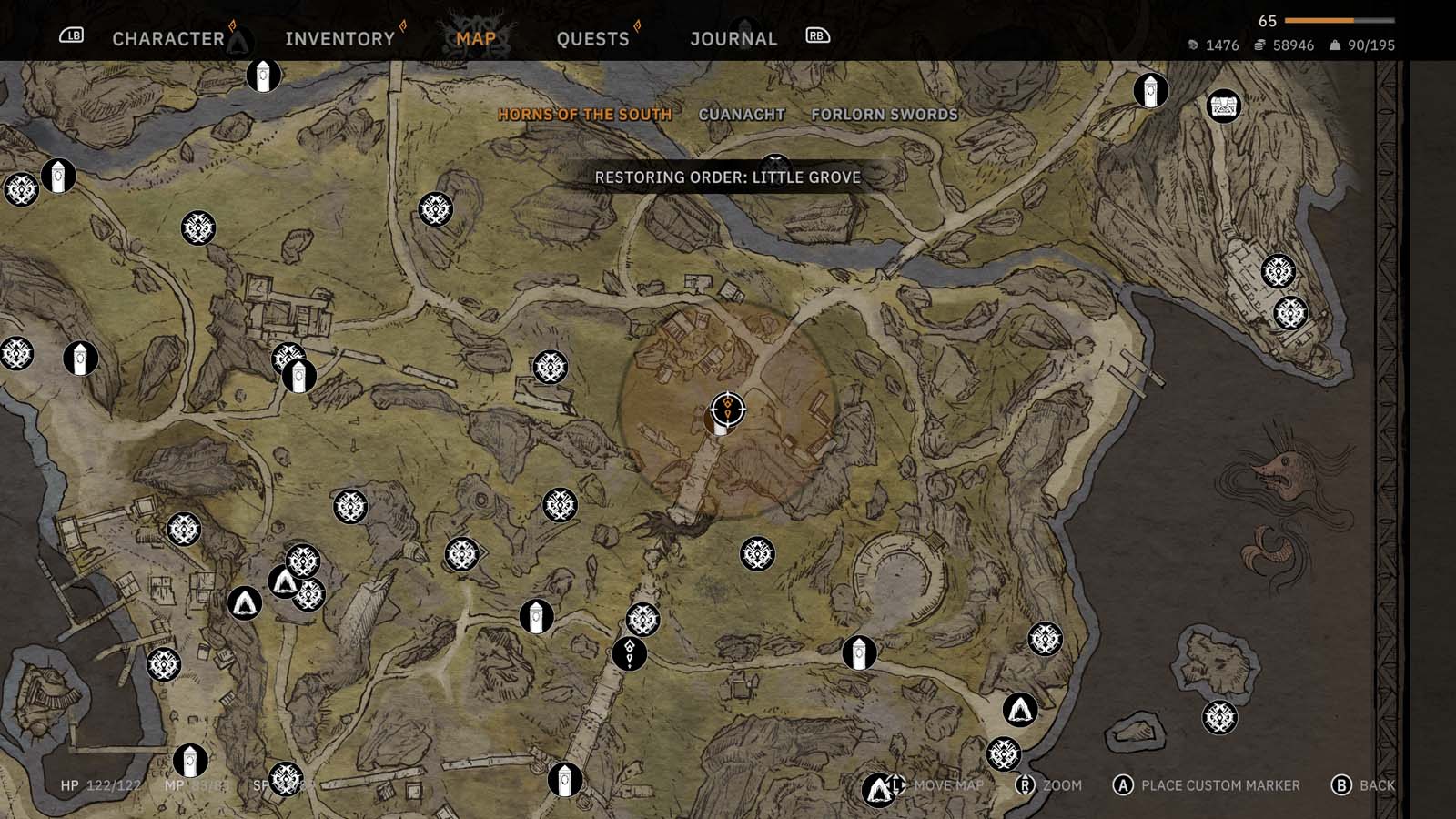The width and height of the screenshot is (1456, 819).
Task: Switch to the Inventory tab
Action: pos(339,38)
